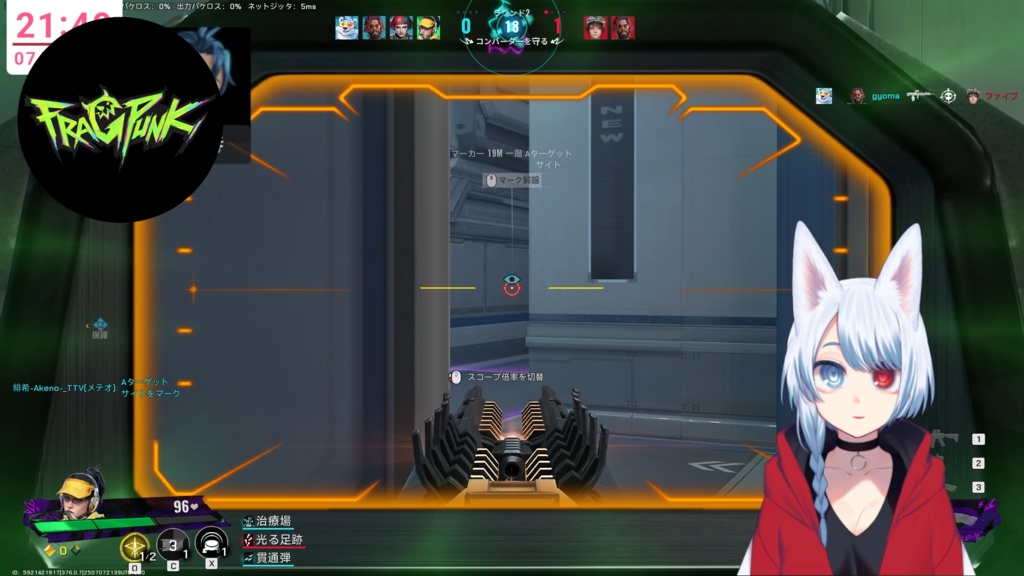Select the 治療場 shard card entry
Screen dimensions: 1024x576
pos(272,521)
